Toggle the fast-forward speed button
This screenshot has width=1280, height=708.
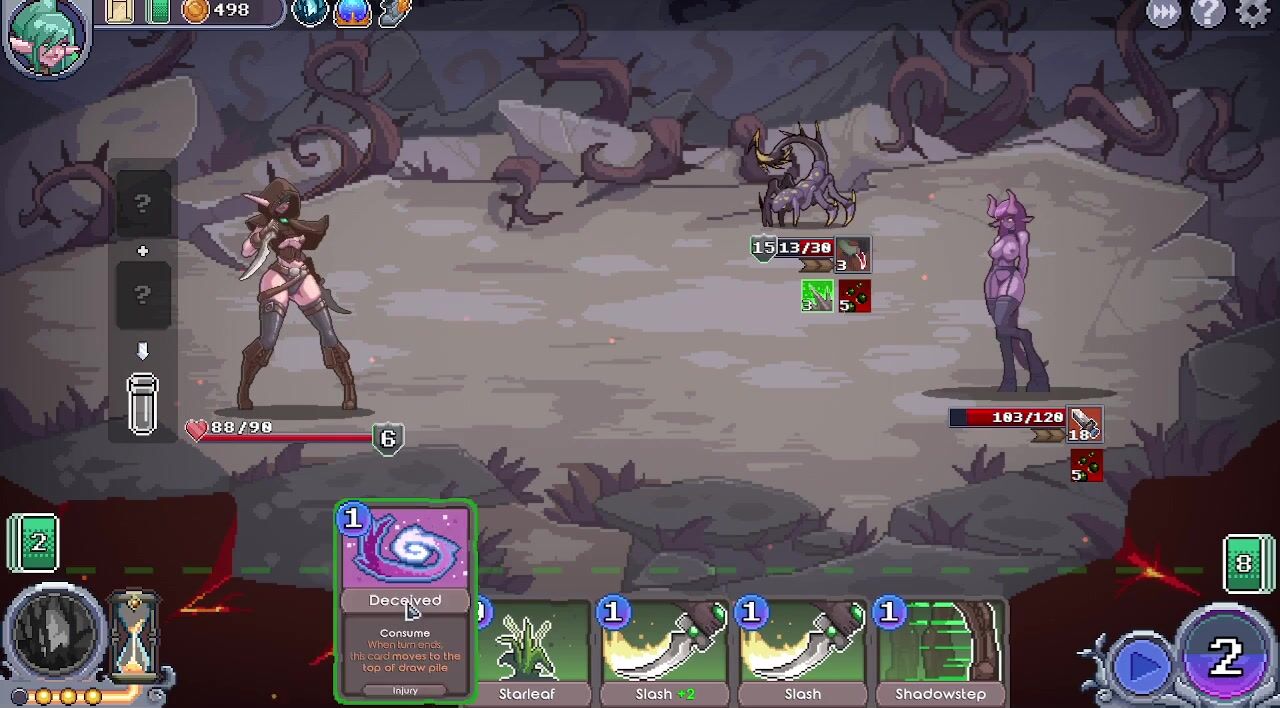click(x=1164, y=13)
